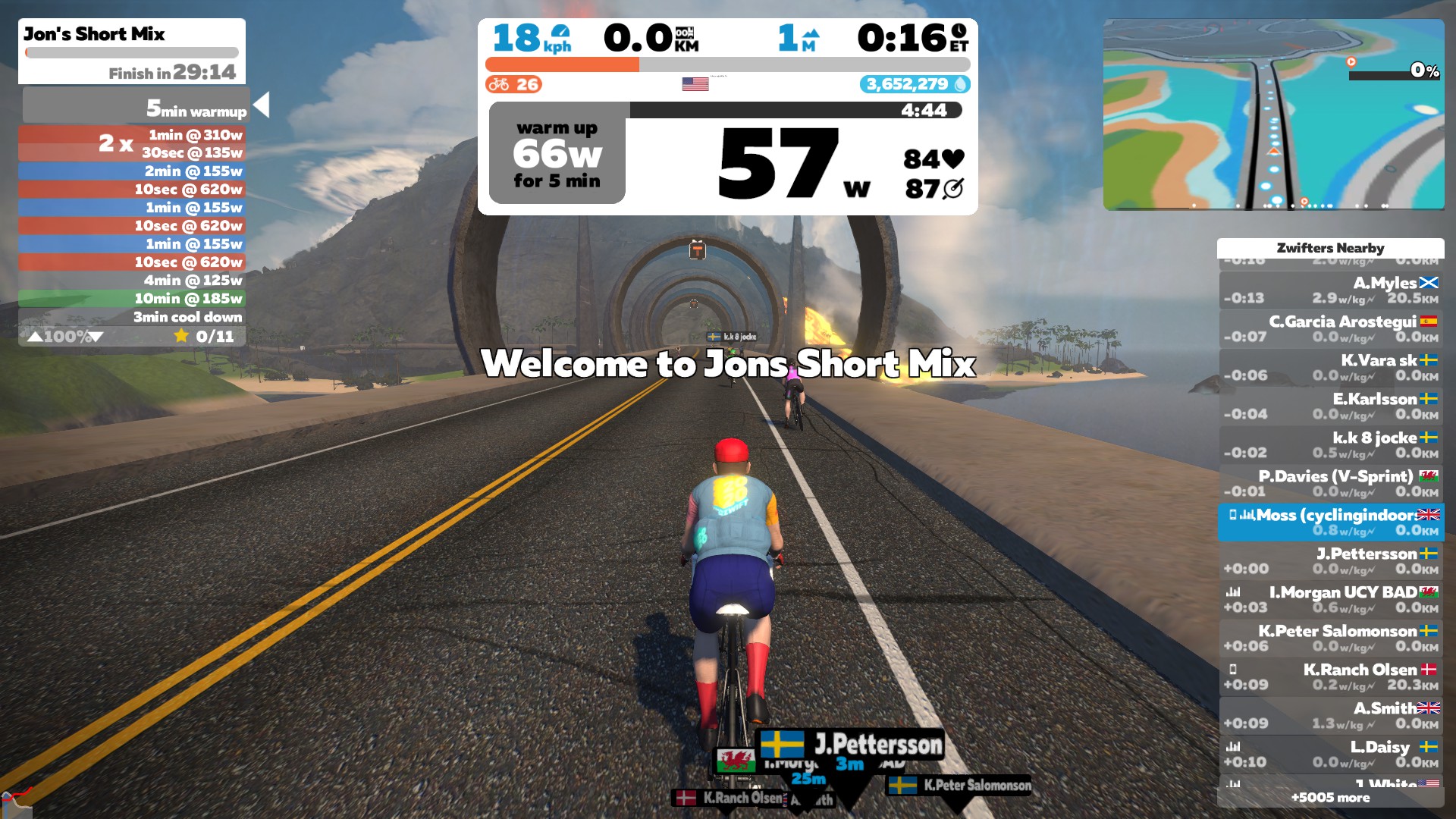This screenshot has width=1456, height=819.
Task: Pick k.k 8 jocke from the rider list
Action: click(x=1331, y=445)
